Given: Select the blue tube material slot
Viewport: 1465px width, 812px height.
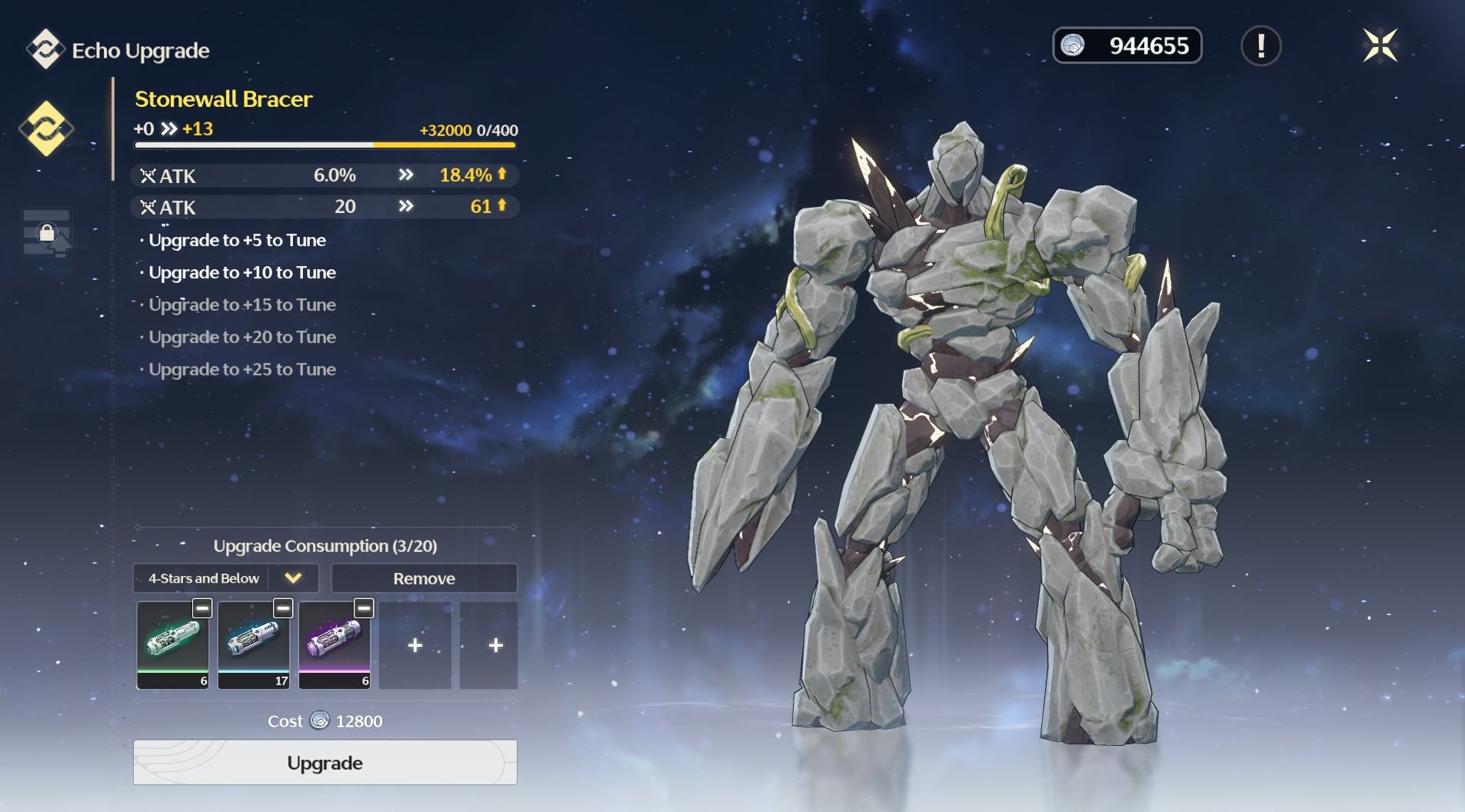Looking at the screenshot, I should pyautogui.click(x=254, y=644).
